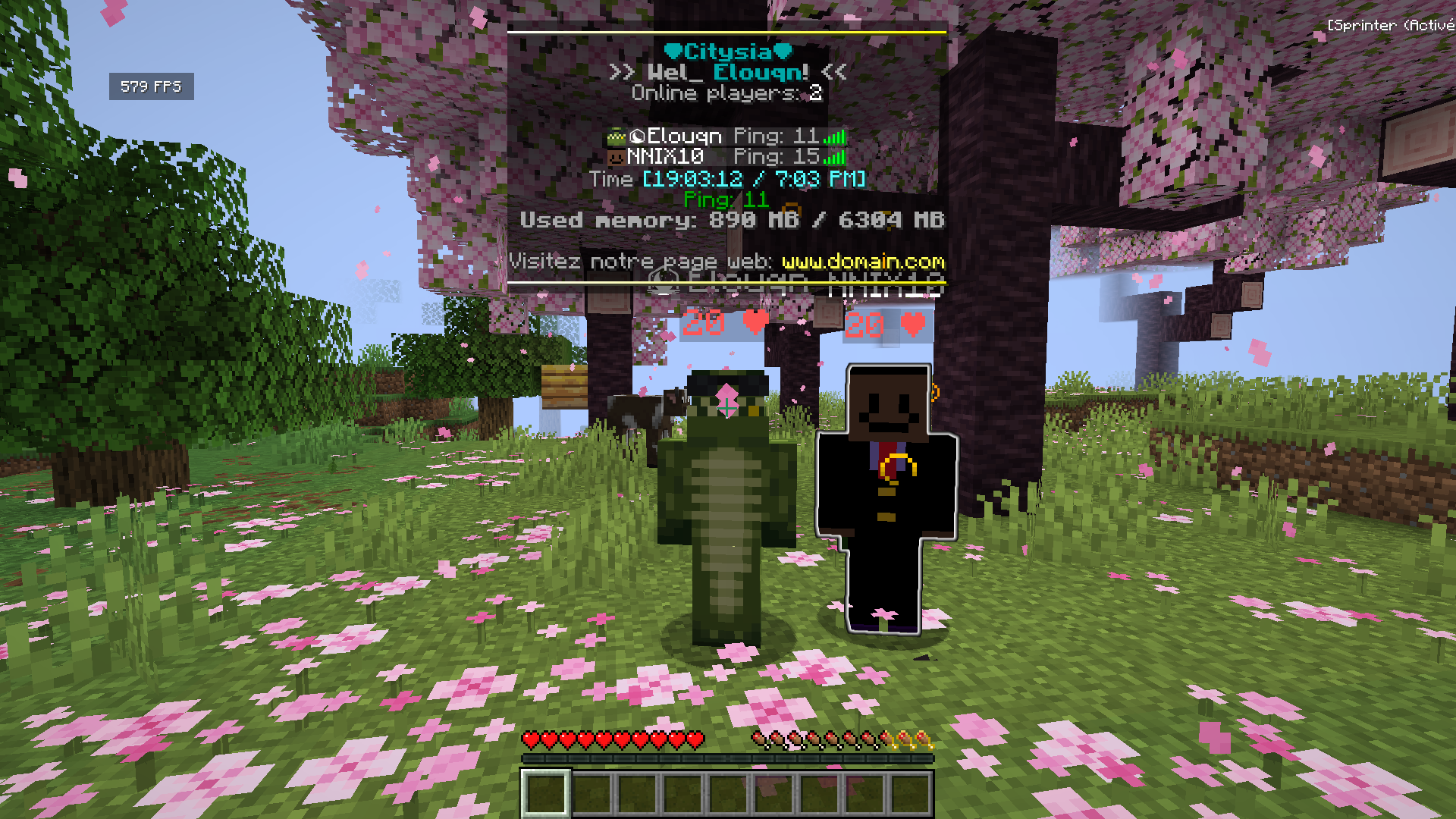Click the Wel_ Elouqn! welcome message
The width and height of the screenshot is (1456, 819).
tap(728, 73)
